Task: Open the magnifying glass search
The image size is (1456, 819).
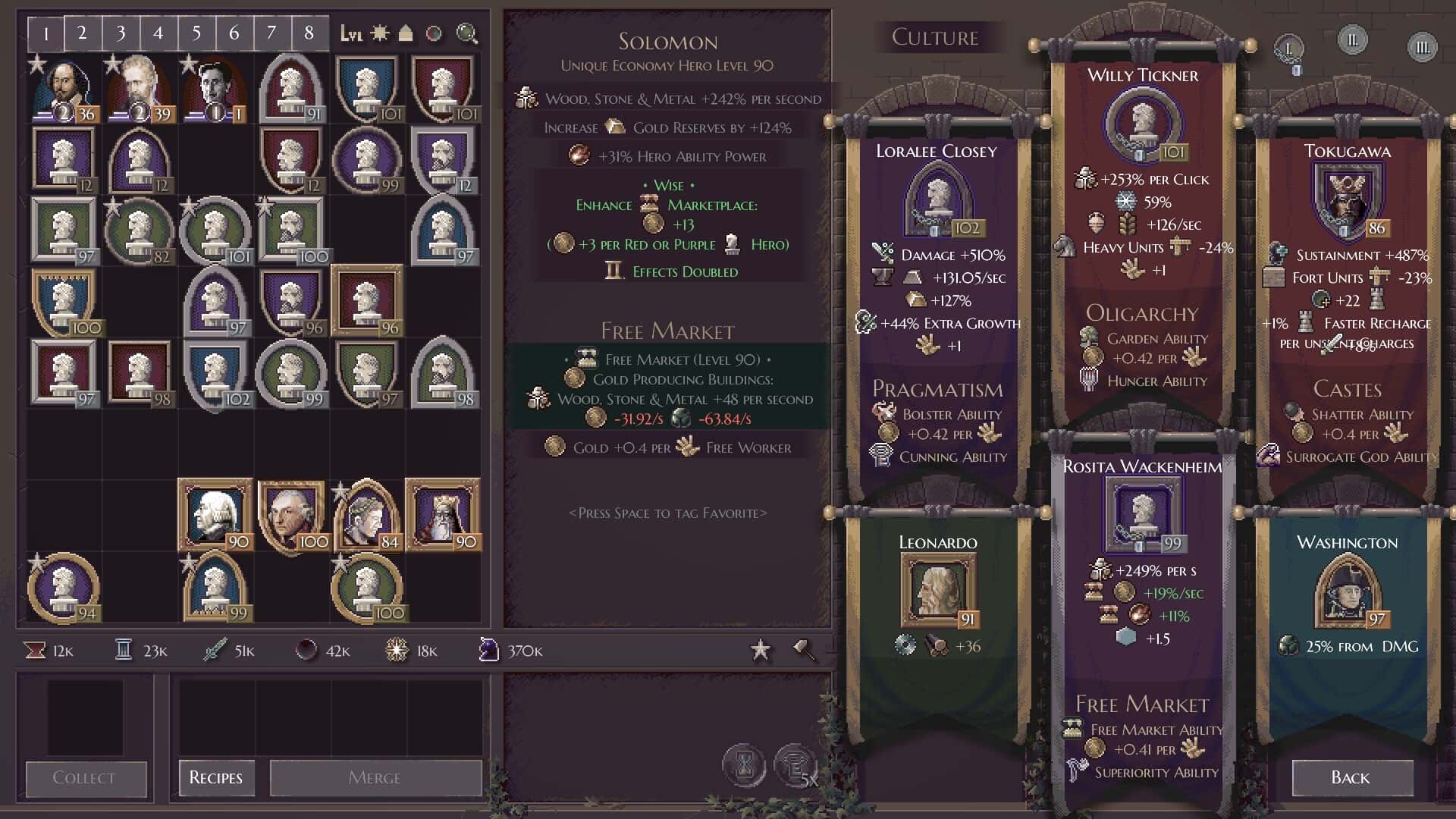Action: pos(466,33)
